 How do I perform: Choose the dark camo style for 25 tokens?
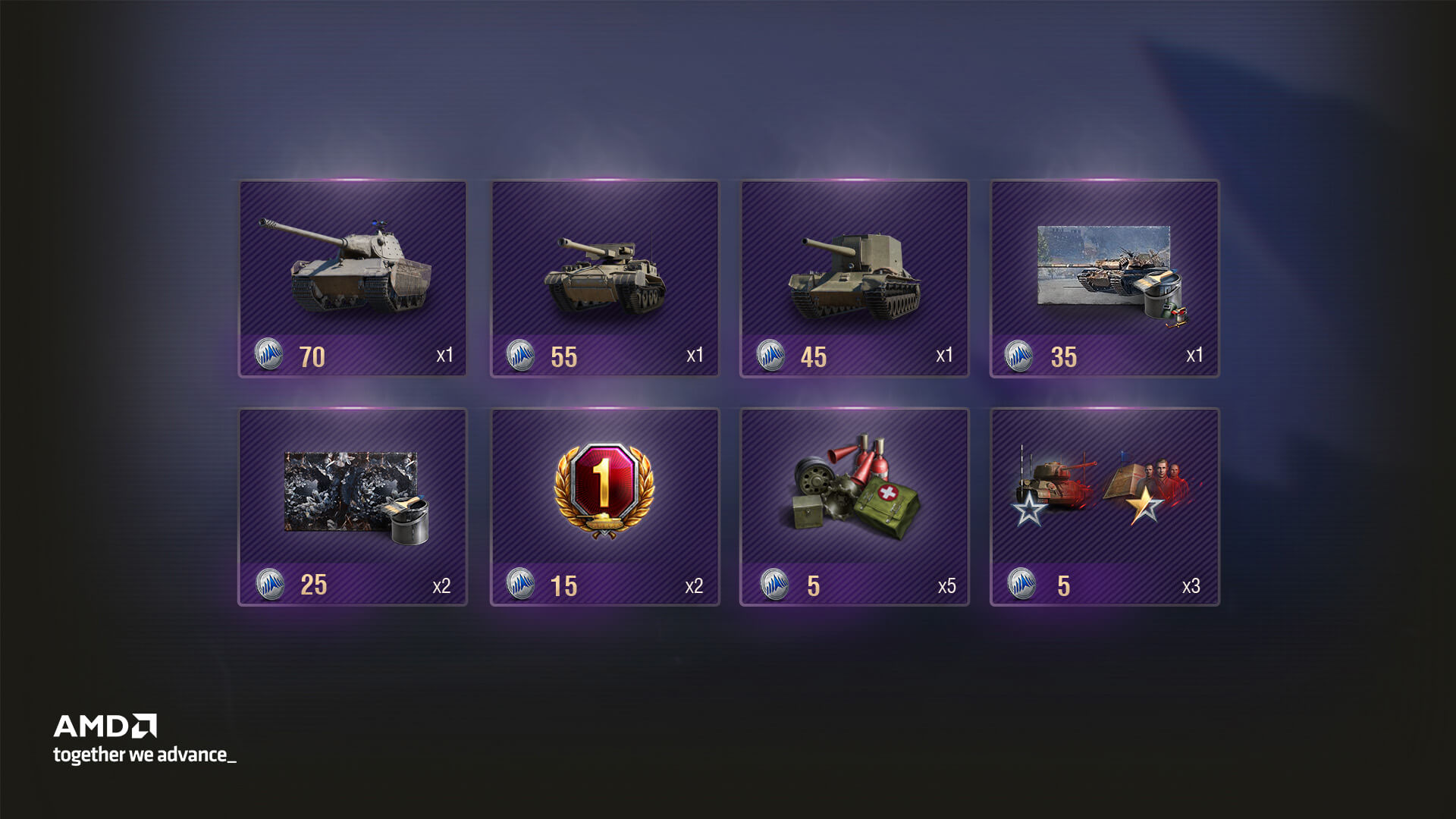(353, 507)
